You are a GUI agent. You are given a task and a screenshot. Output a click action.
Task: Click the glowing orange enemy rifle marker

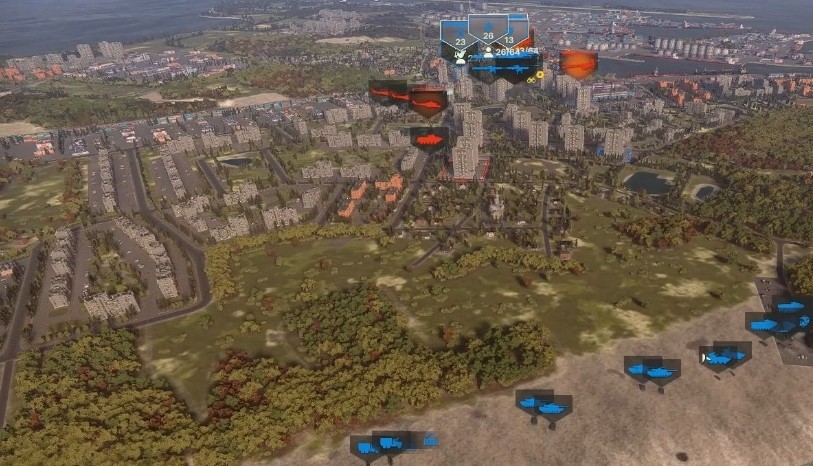[x=578, y=64]
